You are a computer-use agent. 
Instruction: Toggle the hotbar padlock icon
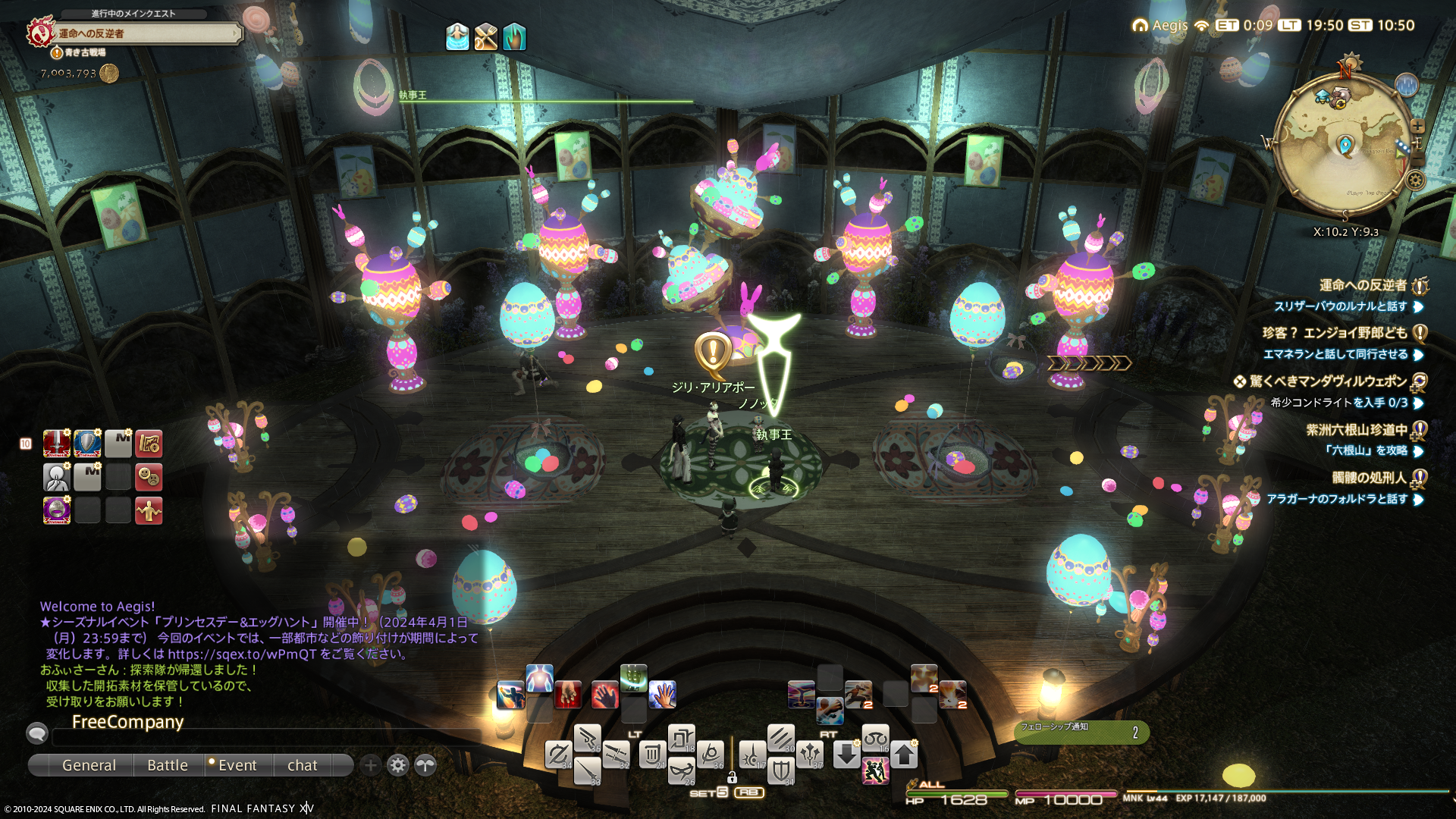732,777
